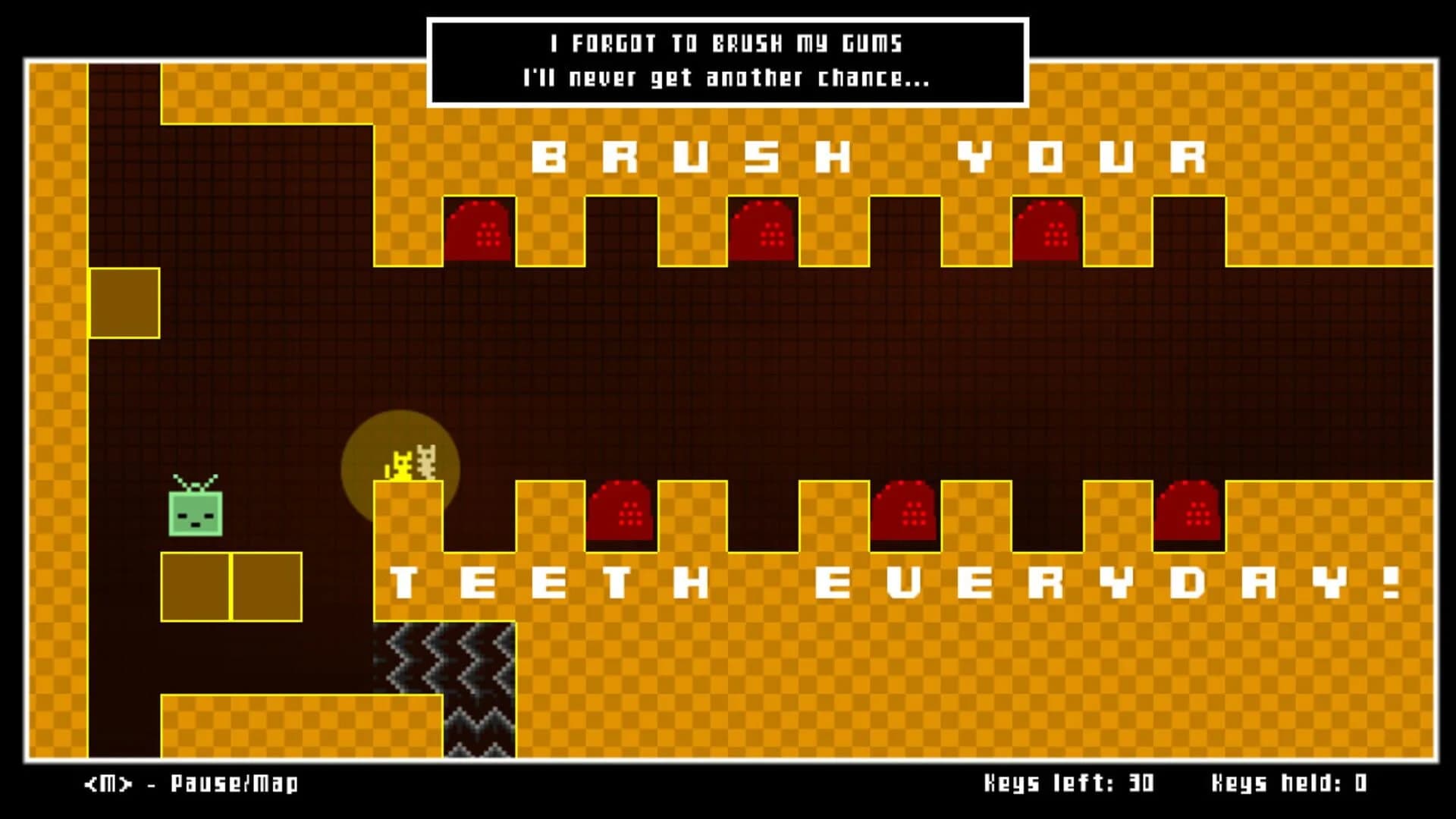Click the rightmost red gem on the upper jaw
This screenshot has width=1456, height=819.
point(1048,231)
